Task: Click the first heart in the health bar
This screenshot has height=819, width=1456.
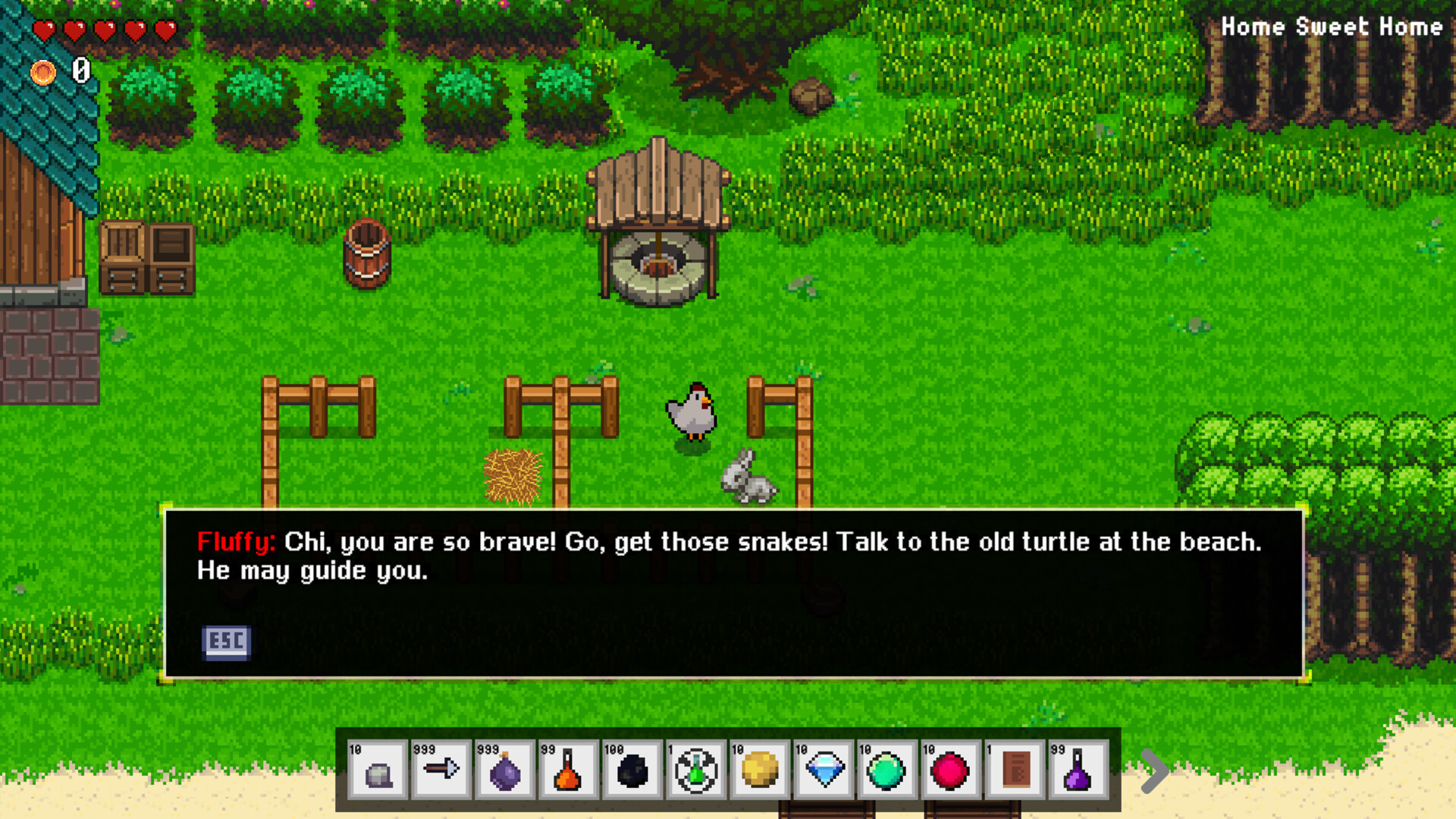Action: point(45,30)
